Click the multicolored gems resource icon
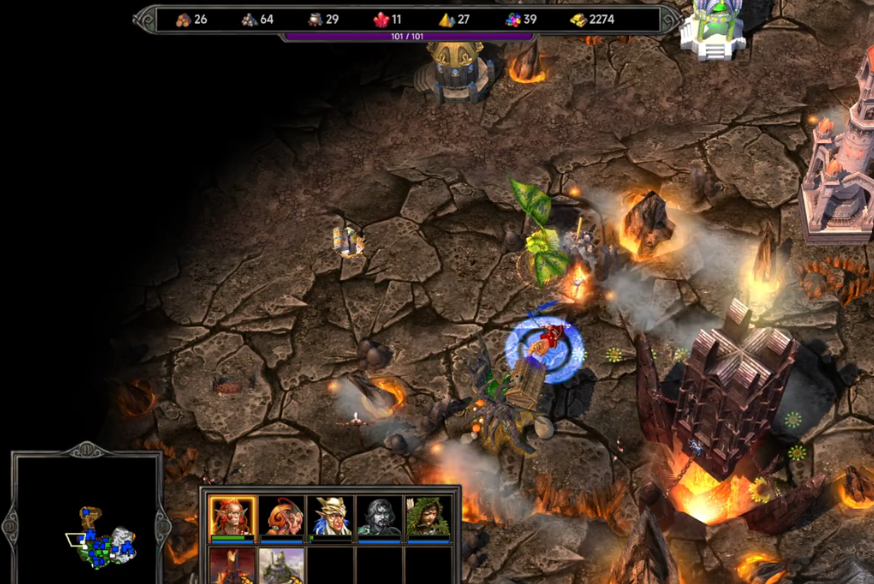Viewport: 874px width, 584px height. [x=512, y=19]
